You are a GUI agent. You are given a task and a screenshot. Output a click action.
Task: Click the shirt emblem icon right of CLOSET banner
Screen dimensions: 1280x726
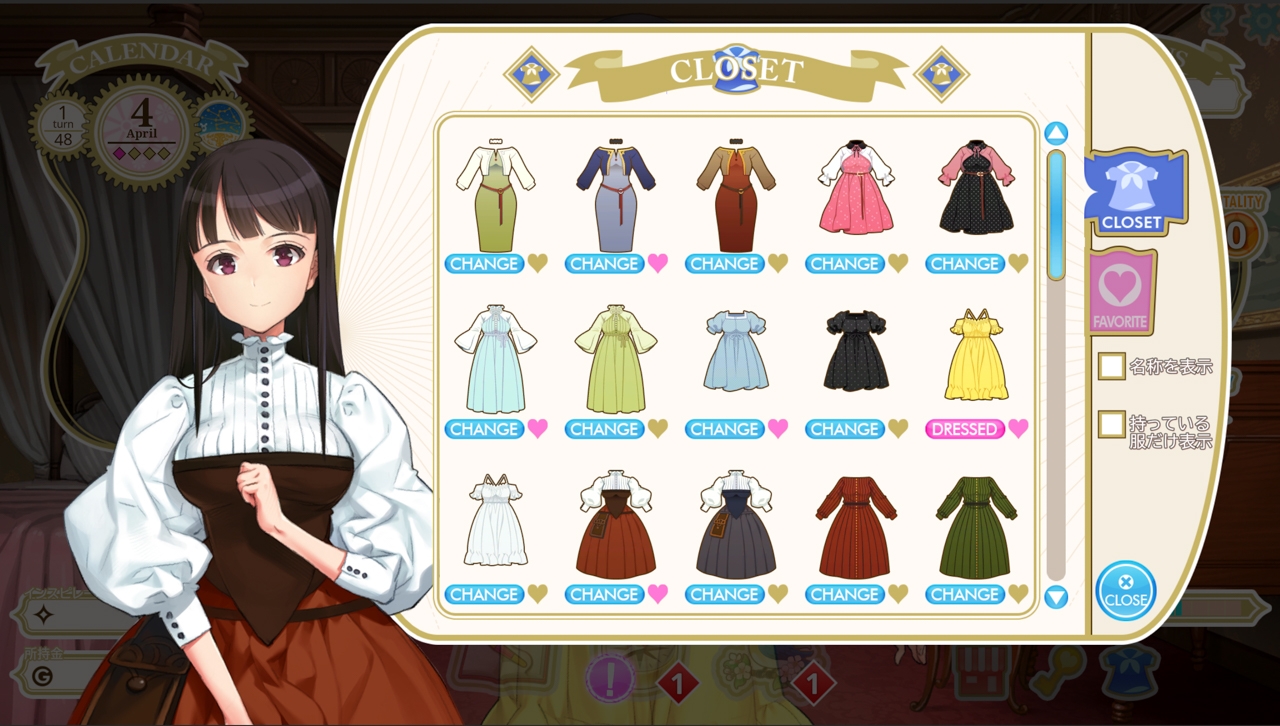(940, 74)
